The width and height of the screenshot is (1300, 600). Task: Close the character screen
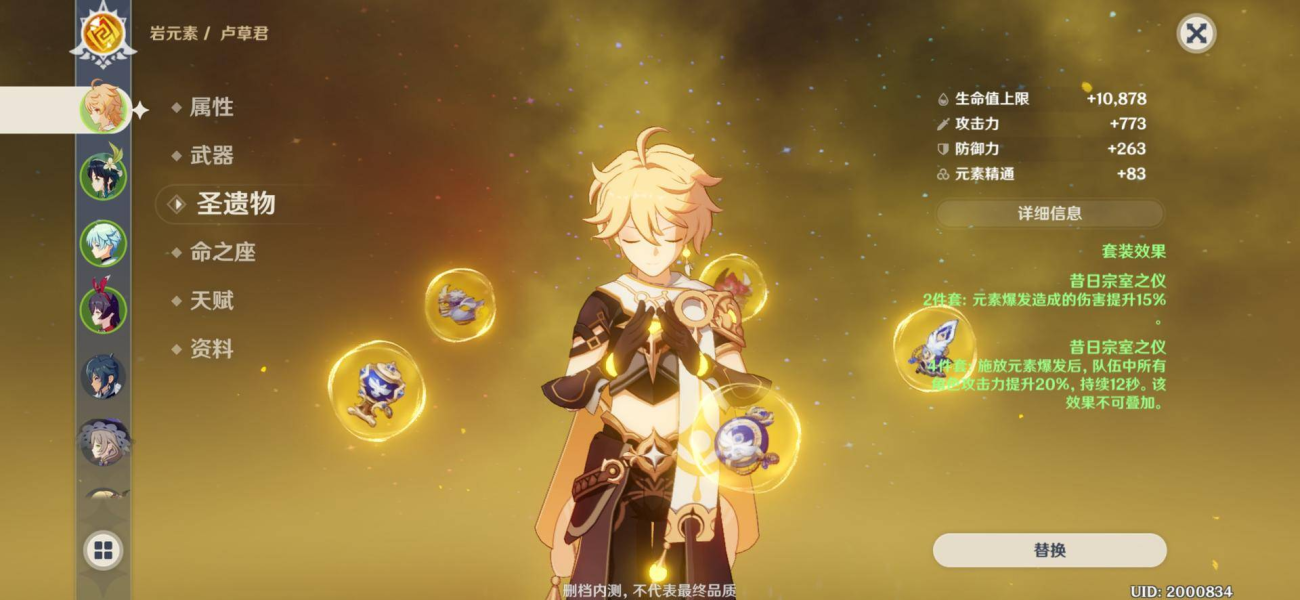1195,34
